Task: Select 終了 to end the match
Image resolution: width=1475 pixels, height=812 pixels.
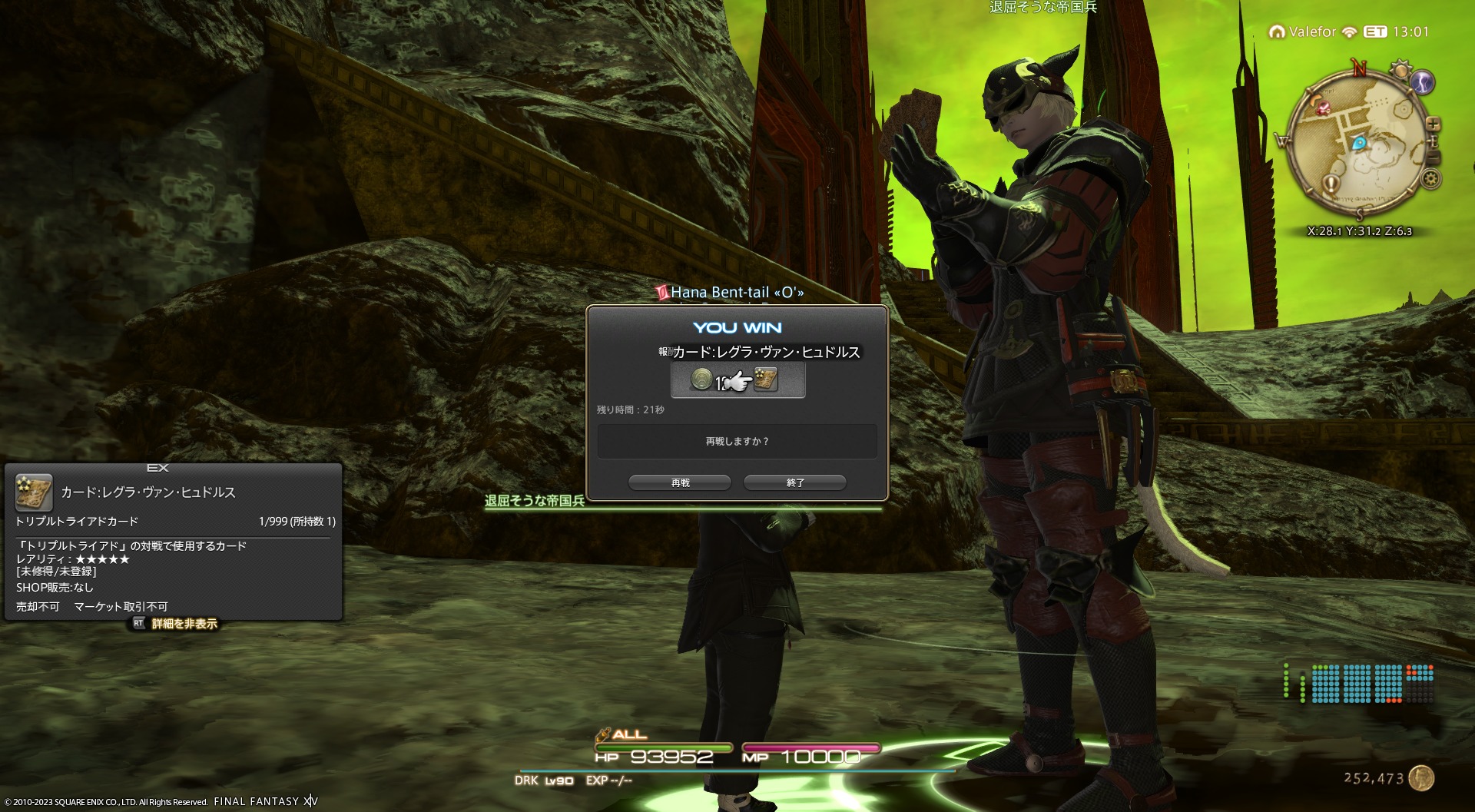Action: coord(795,482)
